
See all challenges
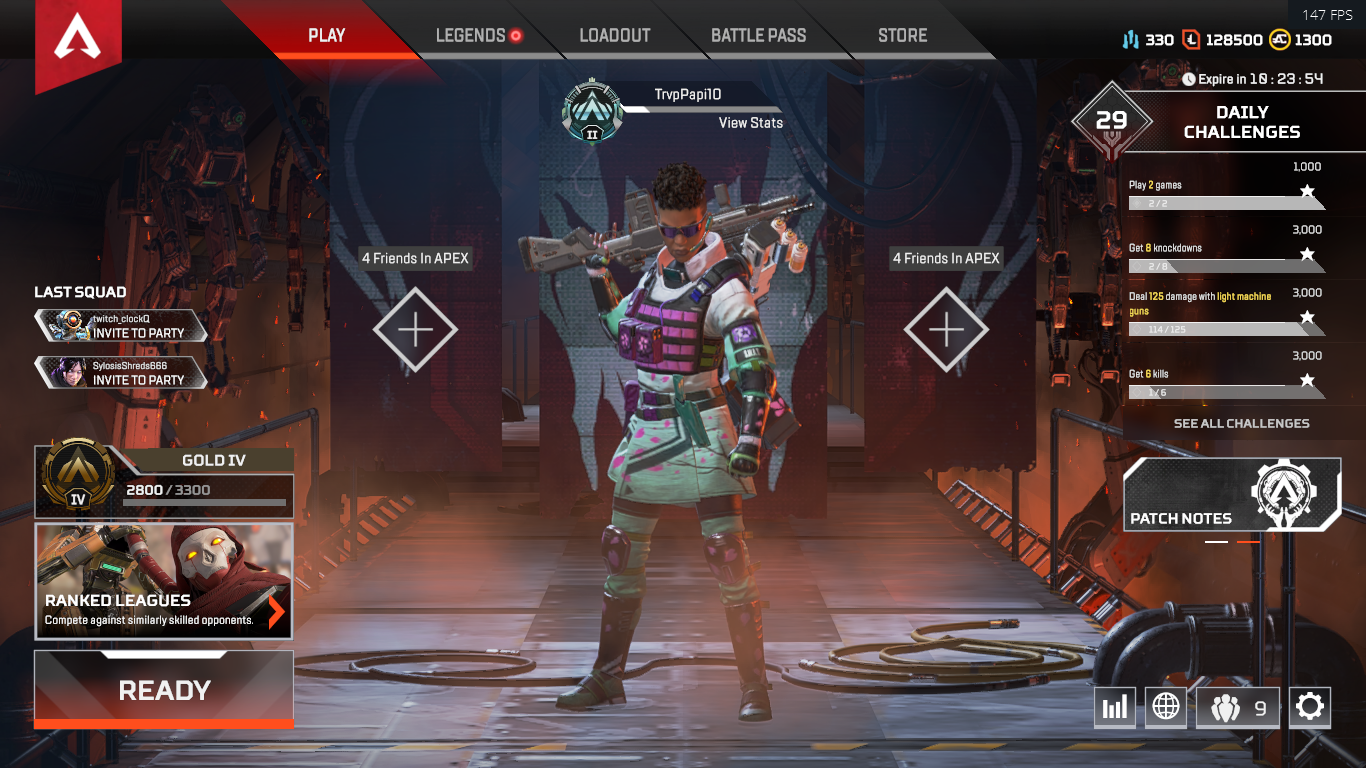(1241, 424)
